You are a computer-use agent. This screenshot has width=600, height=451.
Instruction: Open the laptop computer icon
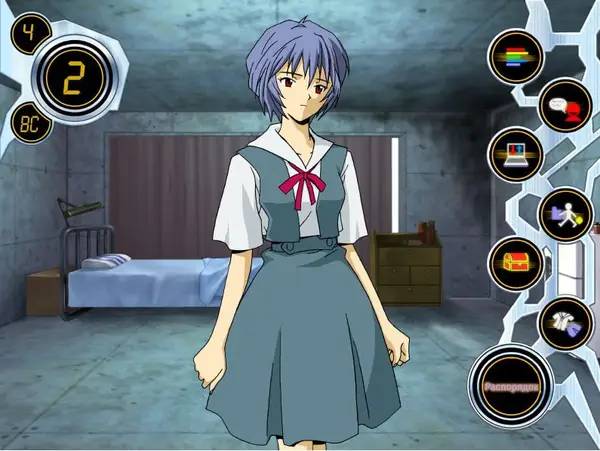515,155
